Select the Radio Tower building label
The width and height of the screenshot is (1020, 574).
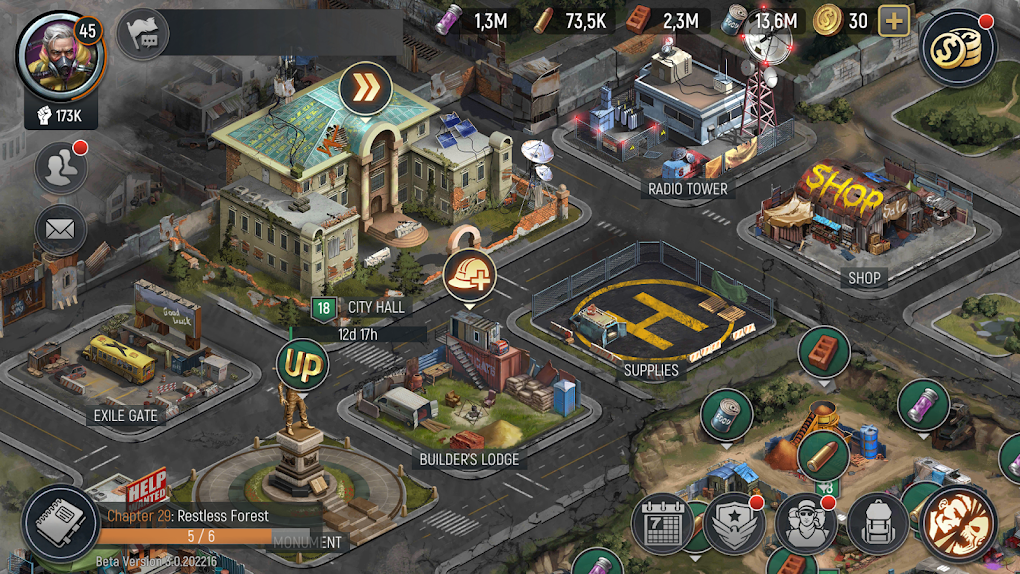point(688,188)
